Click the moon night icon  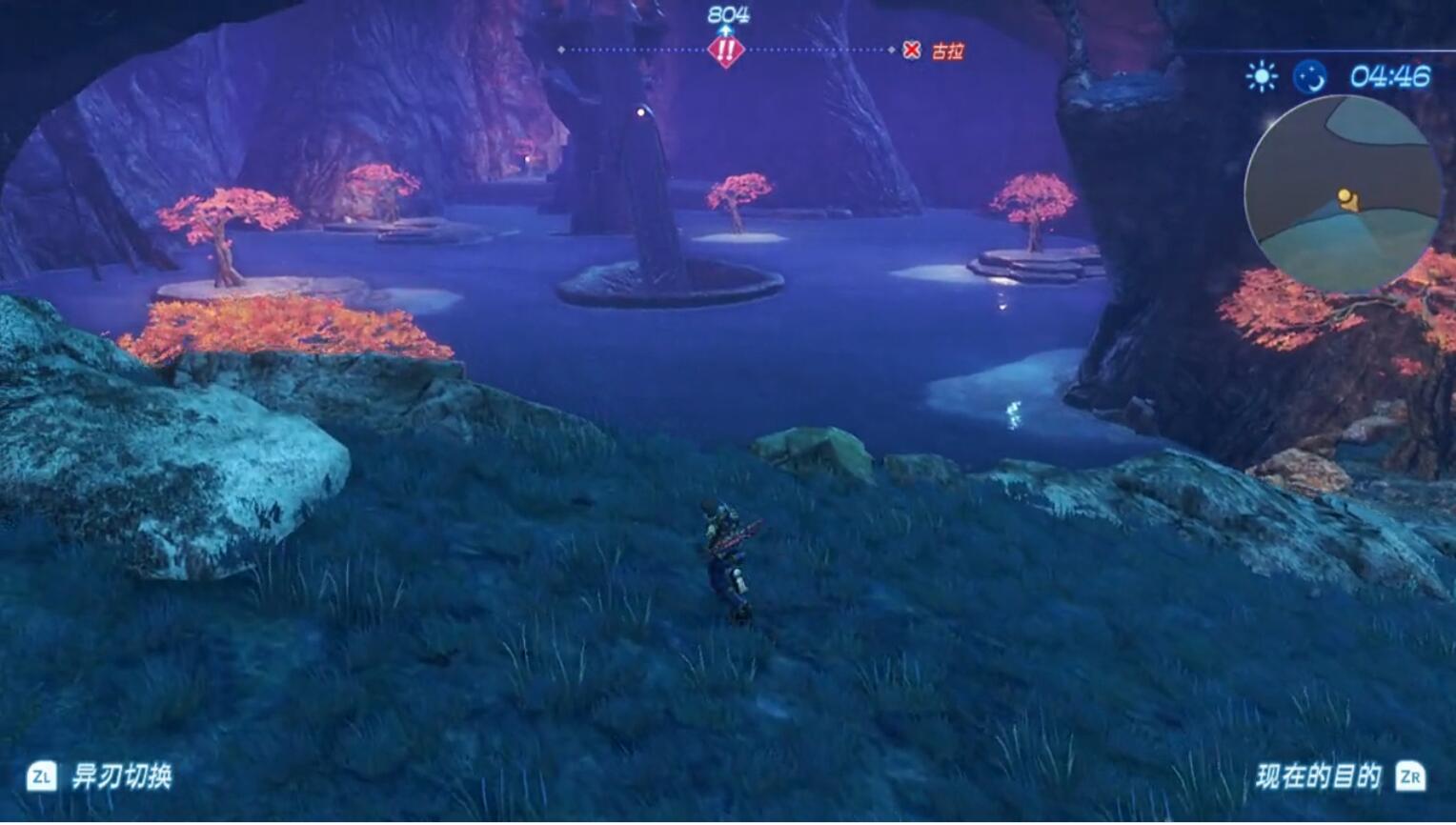pos(1309,76)
